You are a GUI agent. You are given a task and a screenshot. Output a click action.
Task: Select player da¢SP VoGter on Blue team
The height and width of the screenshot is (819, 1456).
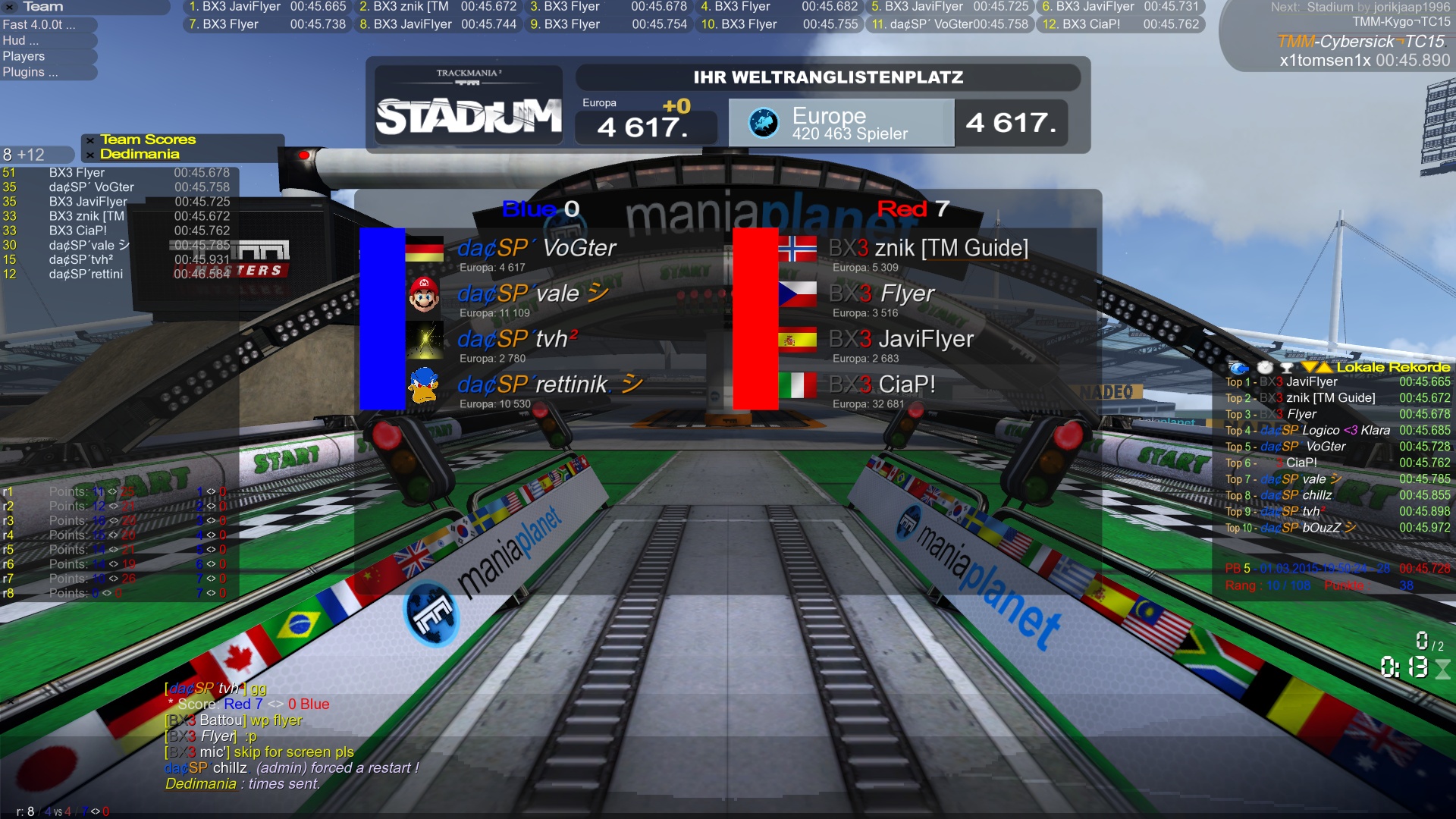pos(537,249)
